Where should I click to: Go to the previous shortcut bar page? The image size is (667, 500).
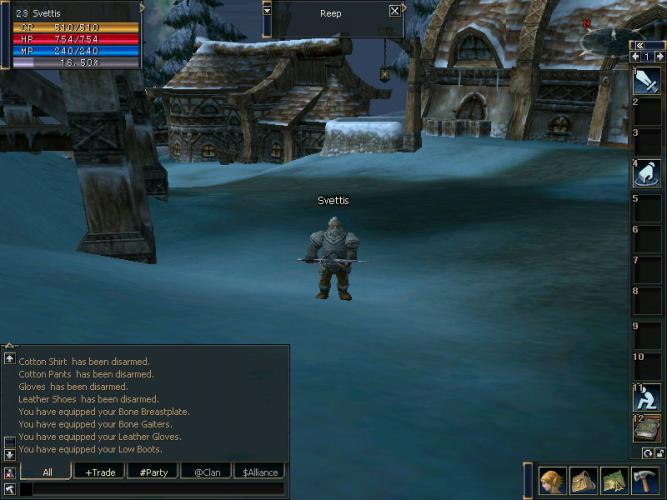click(x=636, y=57)
